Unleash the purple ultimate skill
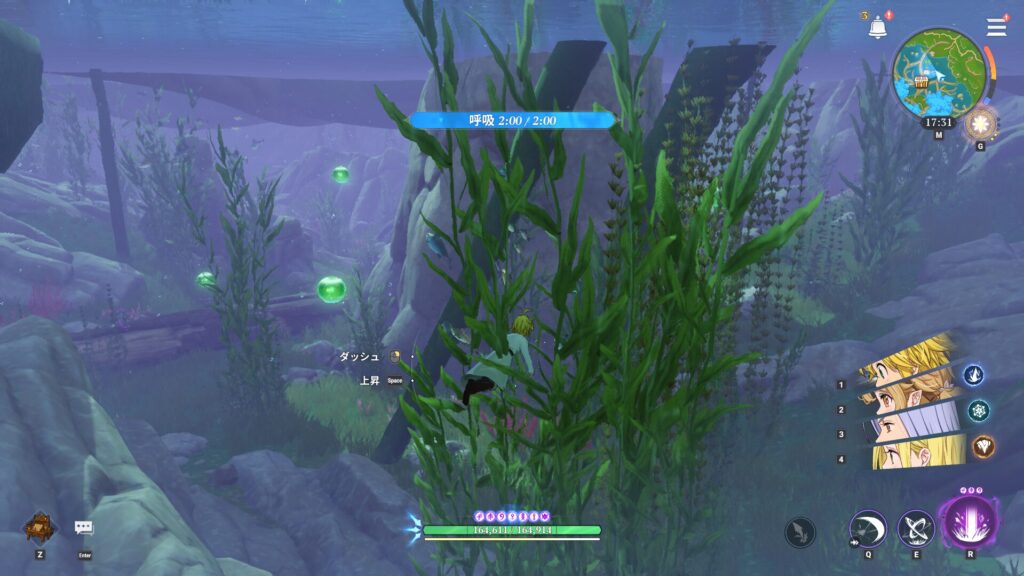The height and width of the screenshot is (576, 1024). 968,525
